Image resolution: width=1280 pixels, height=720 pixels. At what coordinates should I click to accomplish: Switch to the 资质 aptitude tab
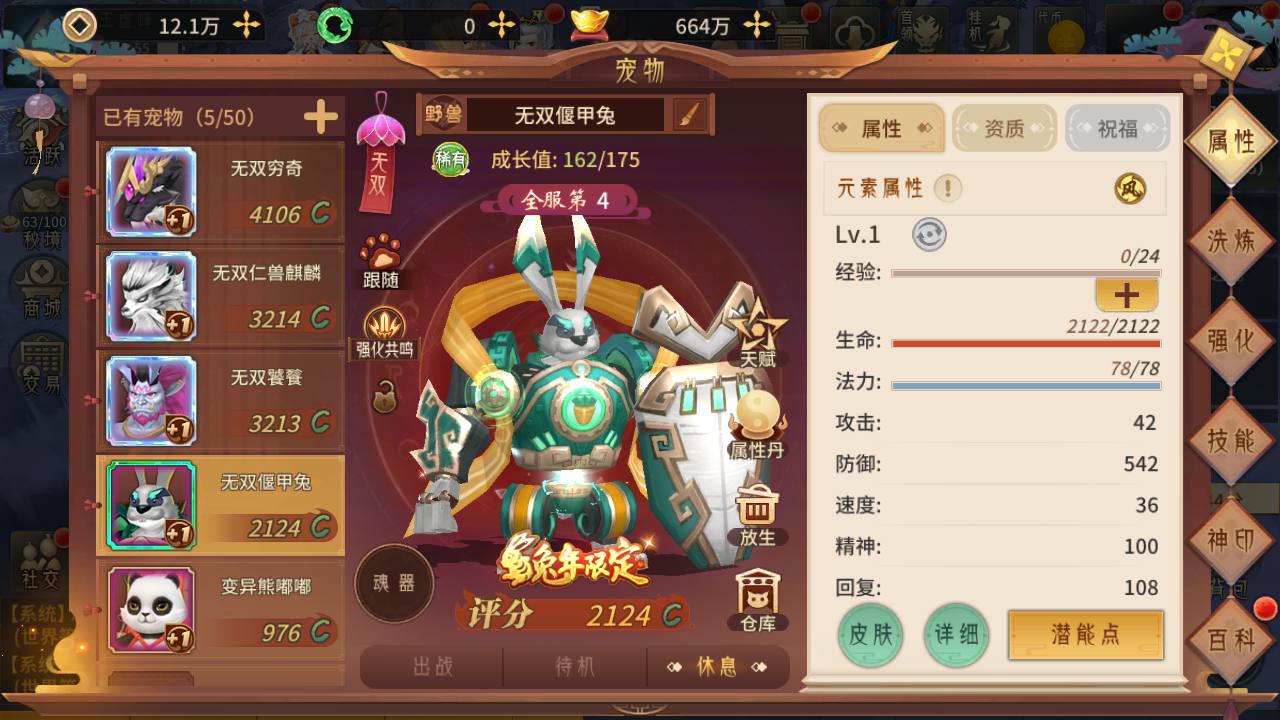pyautogui.click(x=1004, y=129)
